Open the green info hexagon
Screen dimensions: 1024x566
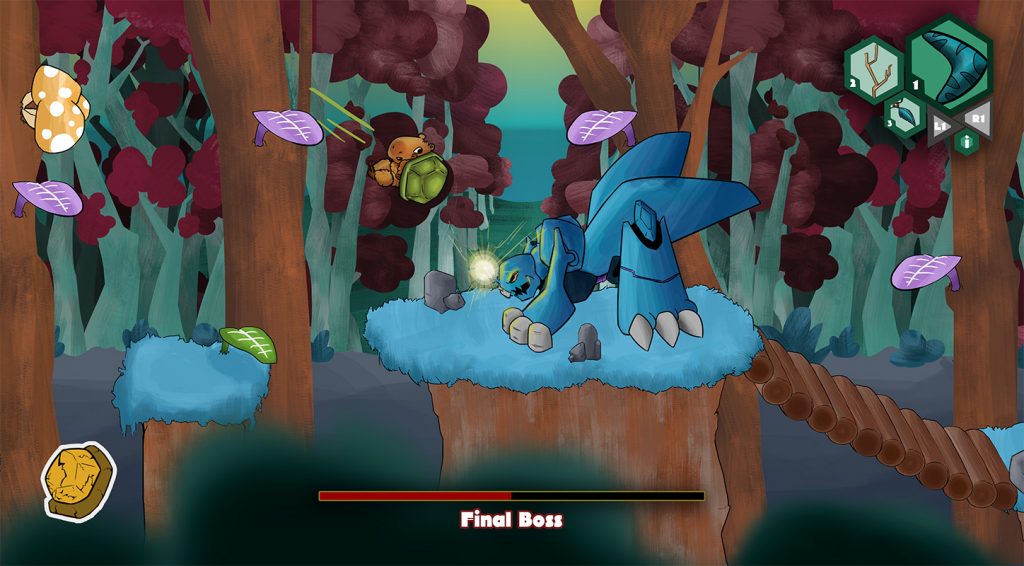pyautogui.click(x=965, y=141)
